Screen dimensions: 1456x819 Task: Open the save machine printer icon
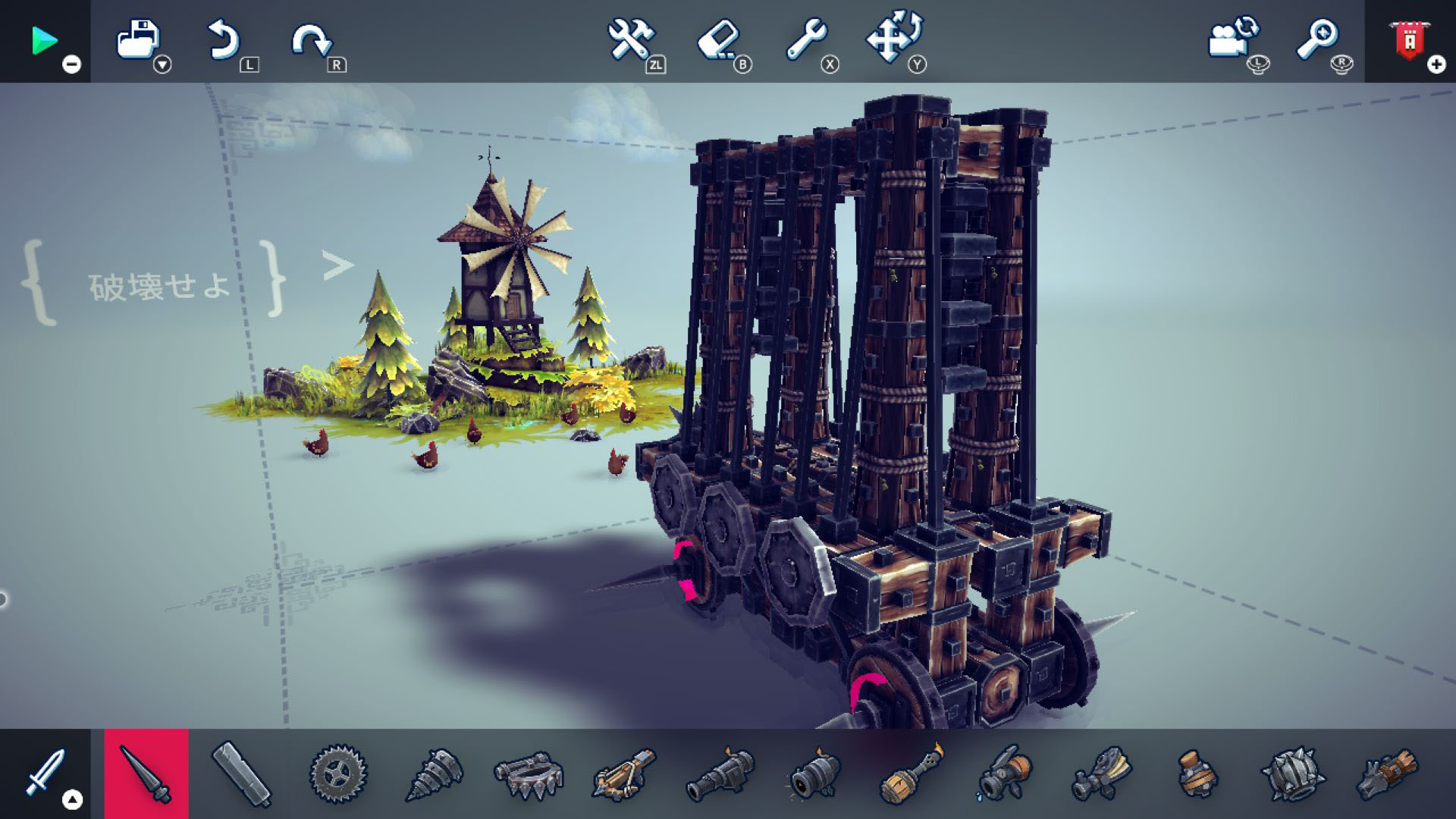pos(138,39)
